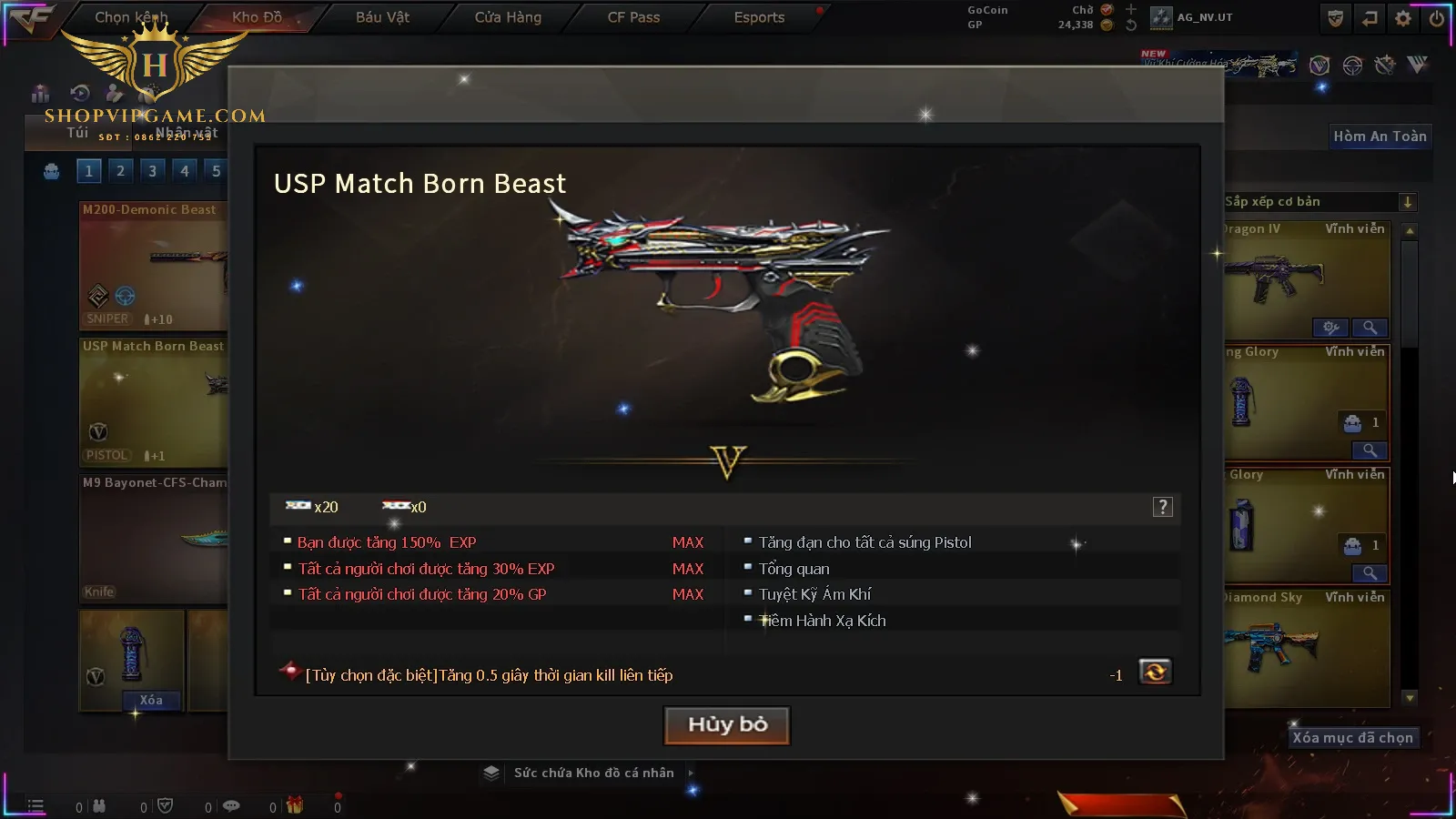Switch to bag page 3
The width and height of the screenshot is (1456, 819).
152,171
